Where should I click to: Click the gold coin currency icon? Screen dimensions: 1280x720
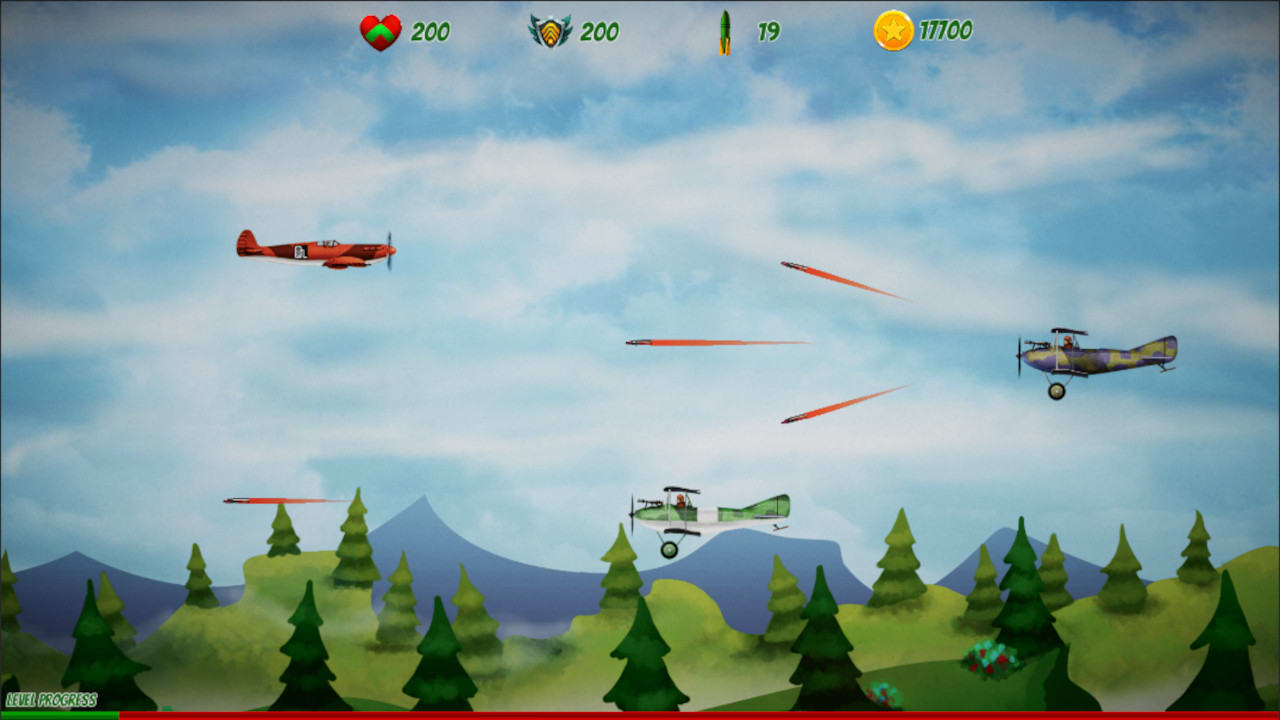tap(892, 30)
